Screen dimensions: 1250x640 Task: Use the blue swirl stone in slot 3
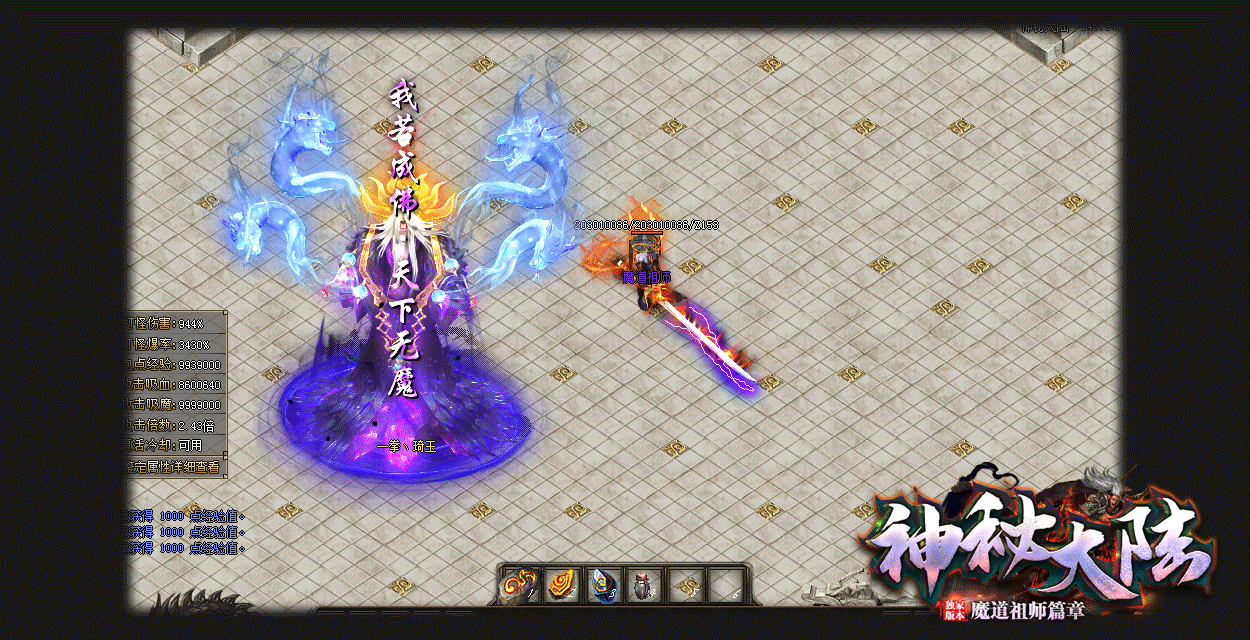pos(602,585)
